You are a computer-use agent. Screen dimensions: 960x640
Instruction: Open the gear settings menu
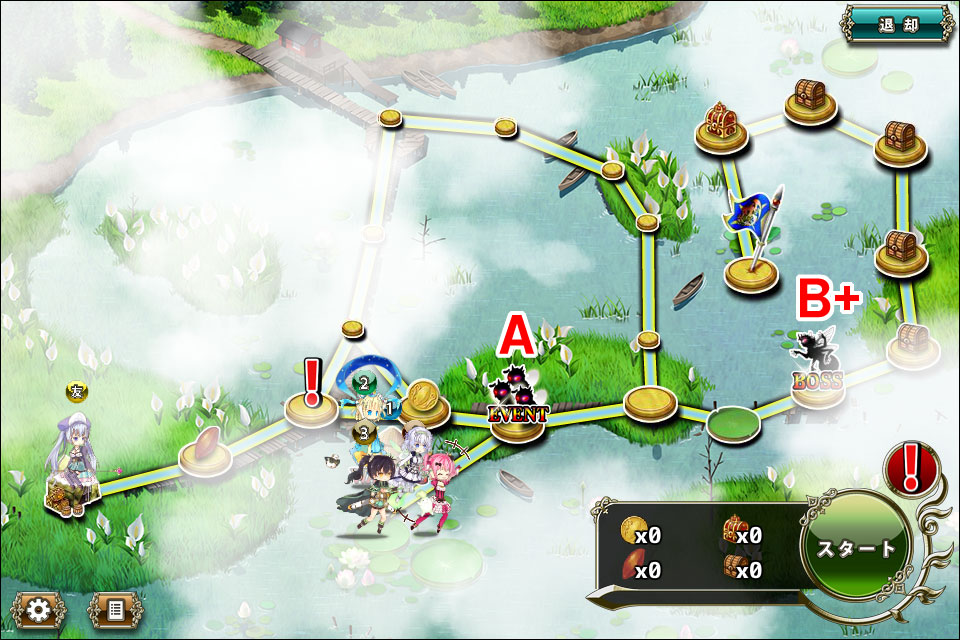pyautogui.click(x=39, y=608)
